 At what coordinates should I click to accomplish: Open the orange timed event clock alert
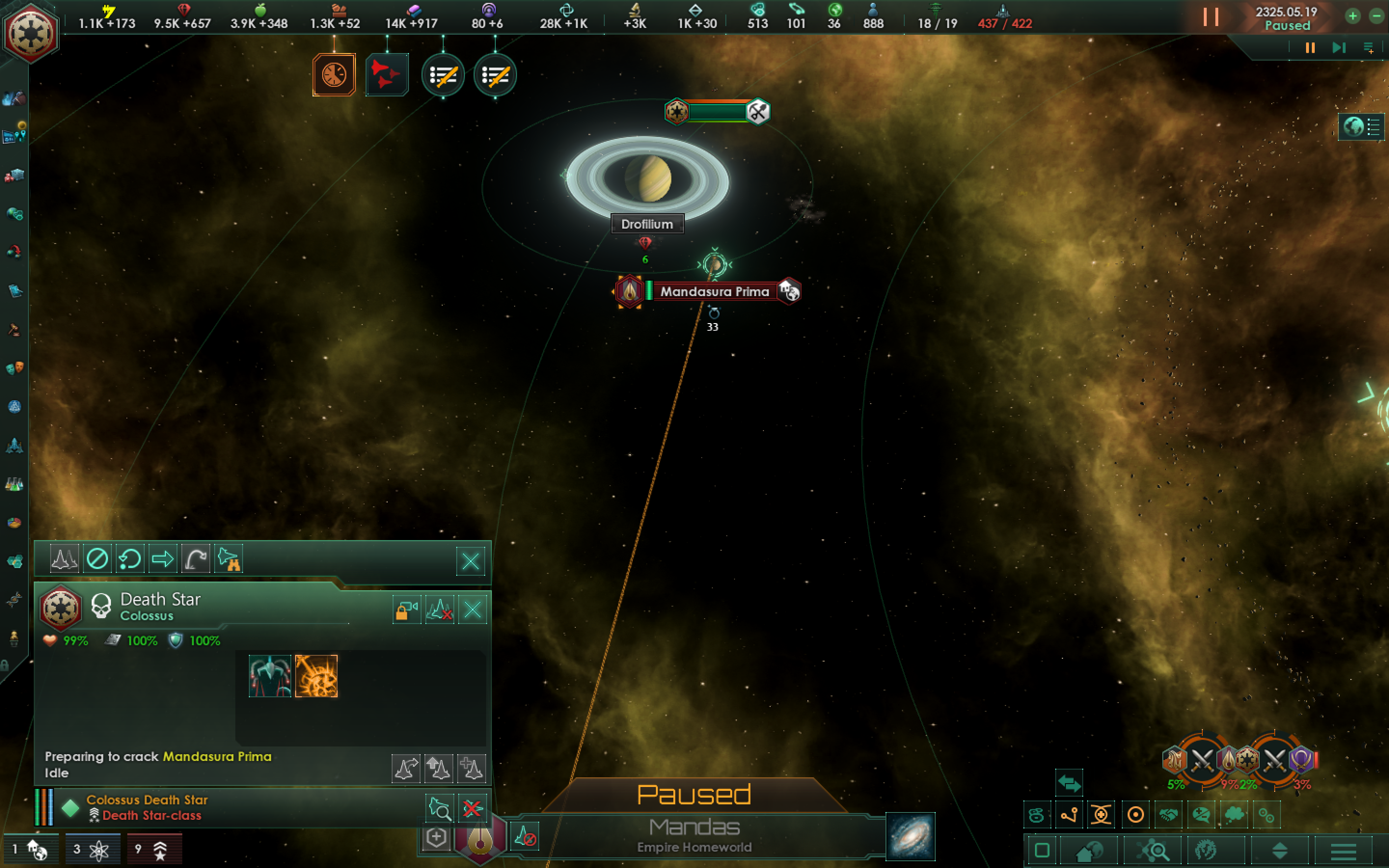click(x=333, y=75)
